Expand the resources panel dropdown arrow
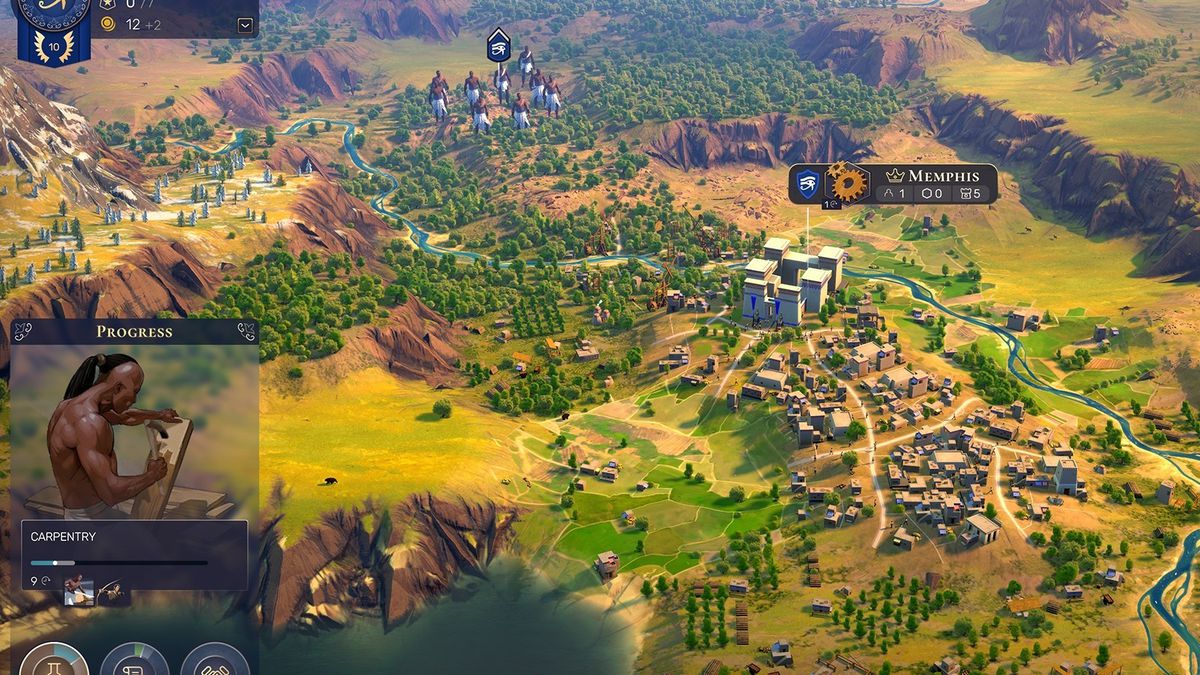 point(245,25)
